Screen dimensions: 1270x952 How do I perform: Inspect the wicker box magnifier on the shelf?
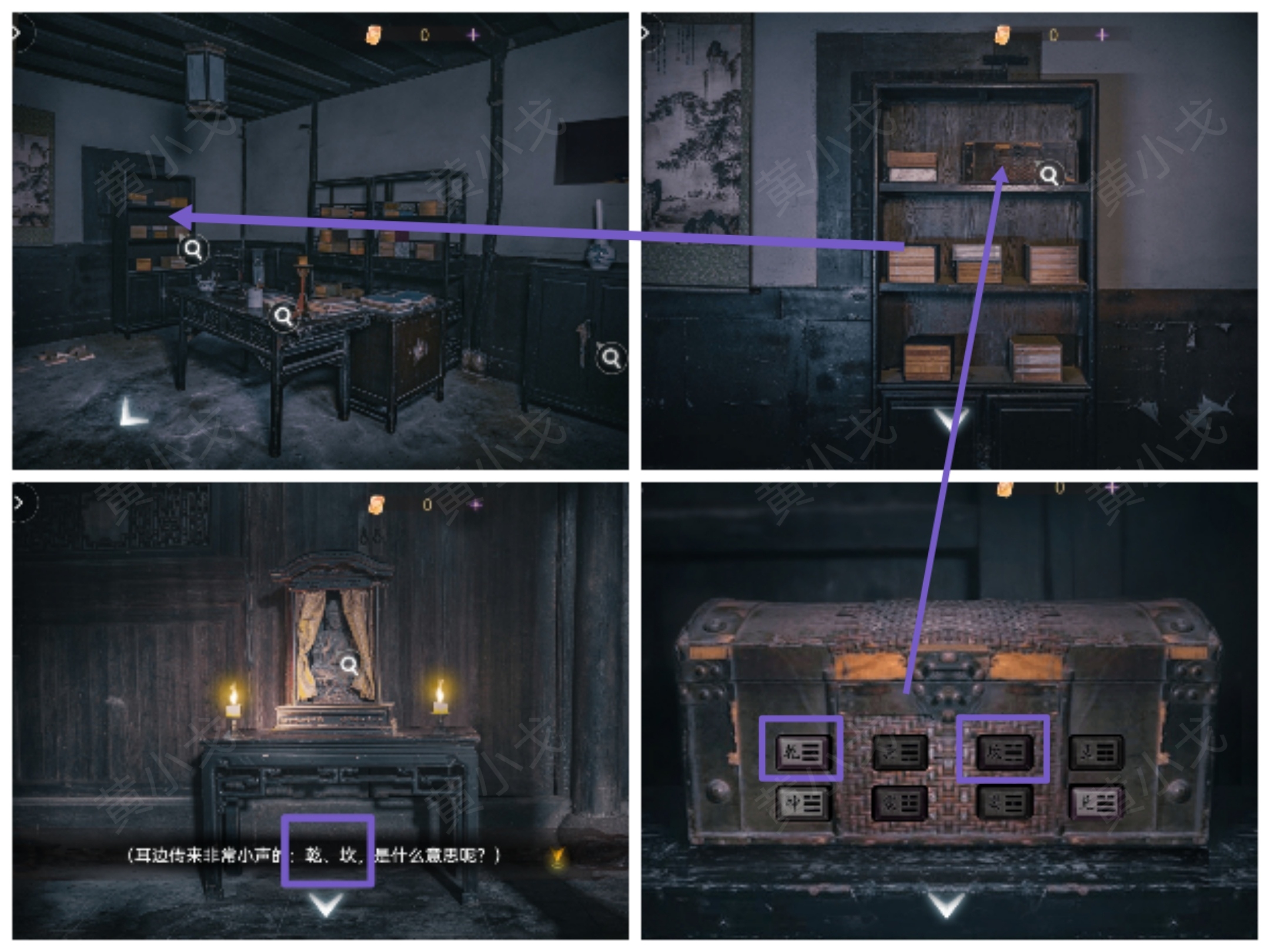(x=1049, y=175)
